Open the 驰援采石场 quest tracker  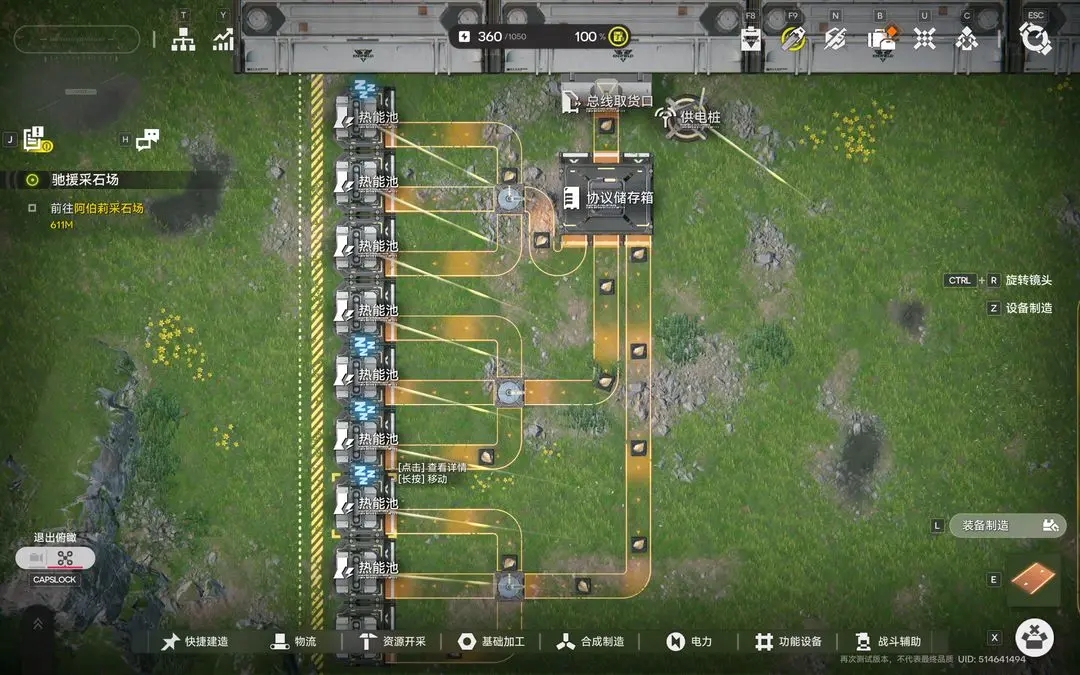85,180
